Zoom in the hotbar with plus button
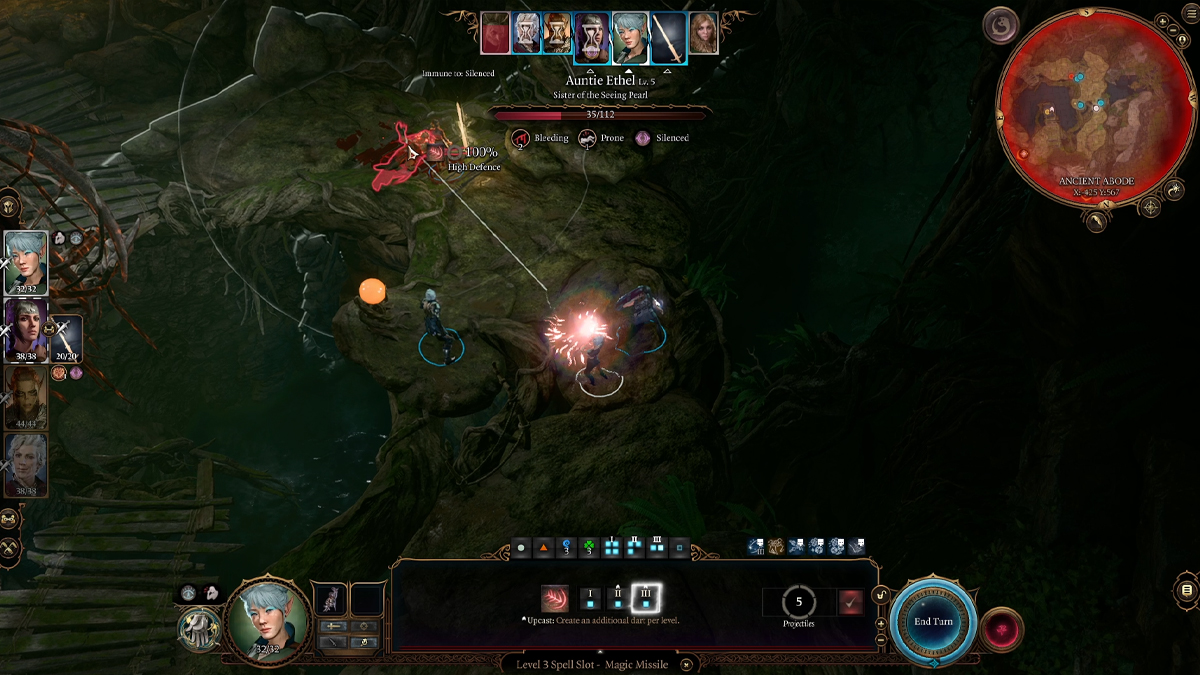1200x675 pixels. [x=881, y=623]
